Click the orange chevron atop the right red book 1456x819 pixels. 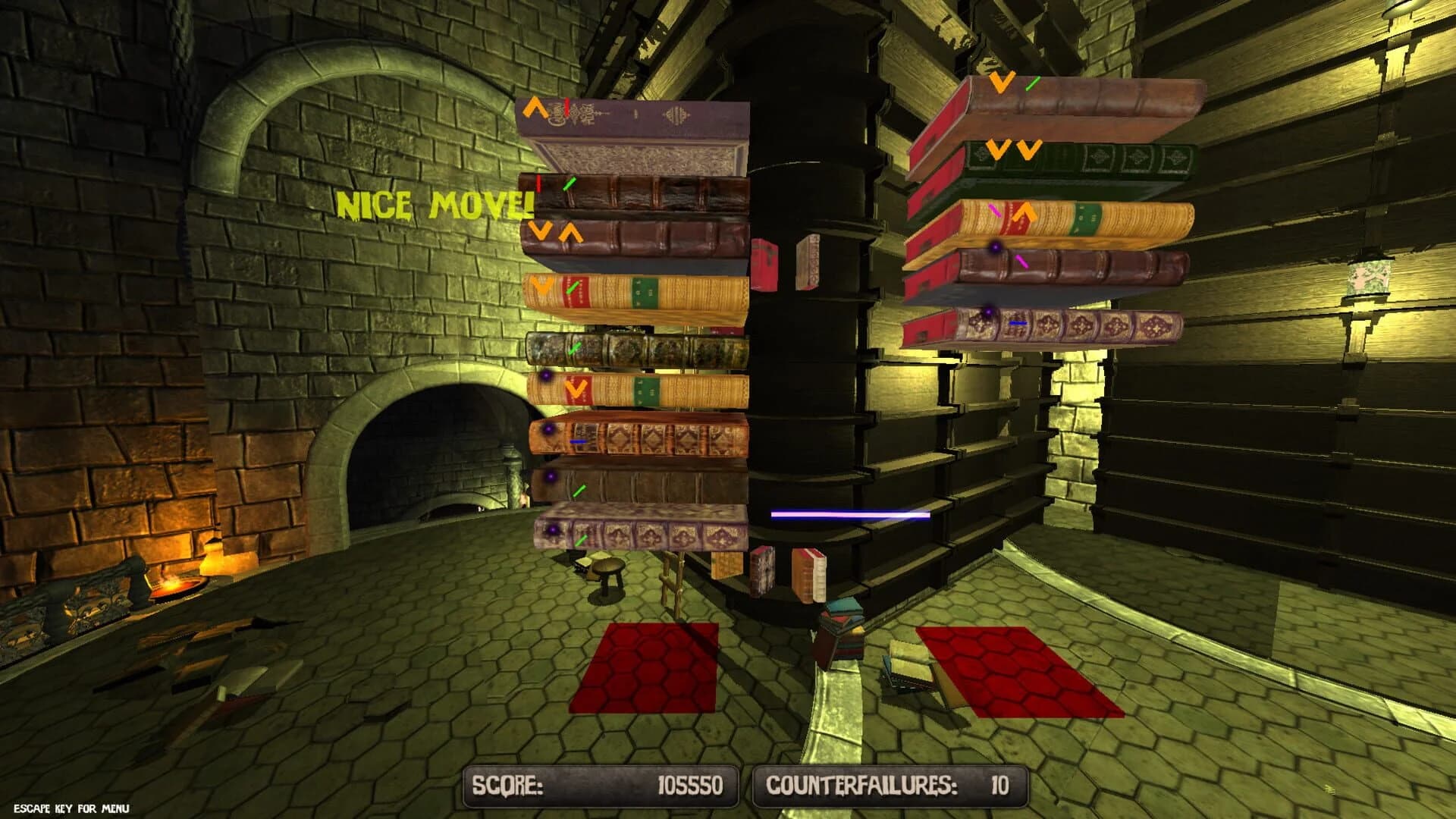tap(1001, 82)
